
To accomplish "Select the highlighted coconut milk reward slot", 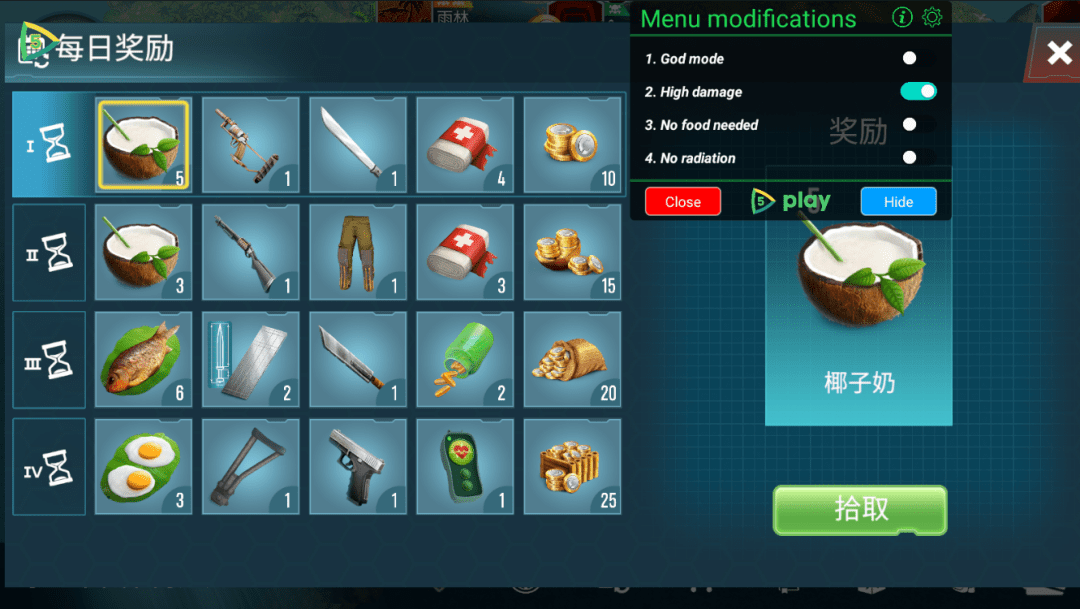I will (143, 145).
